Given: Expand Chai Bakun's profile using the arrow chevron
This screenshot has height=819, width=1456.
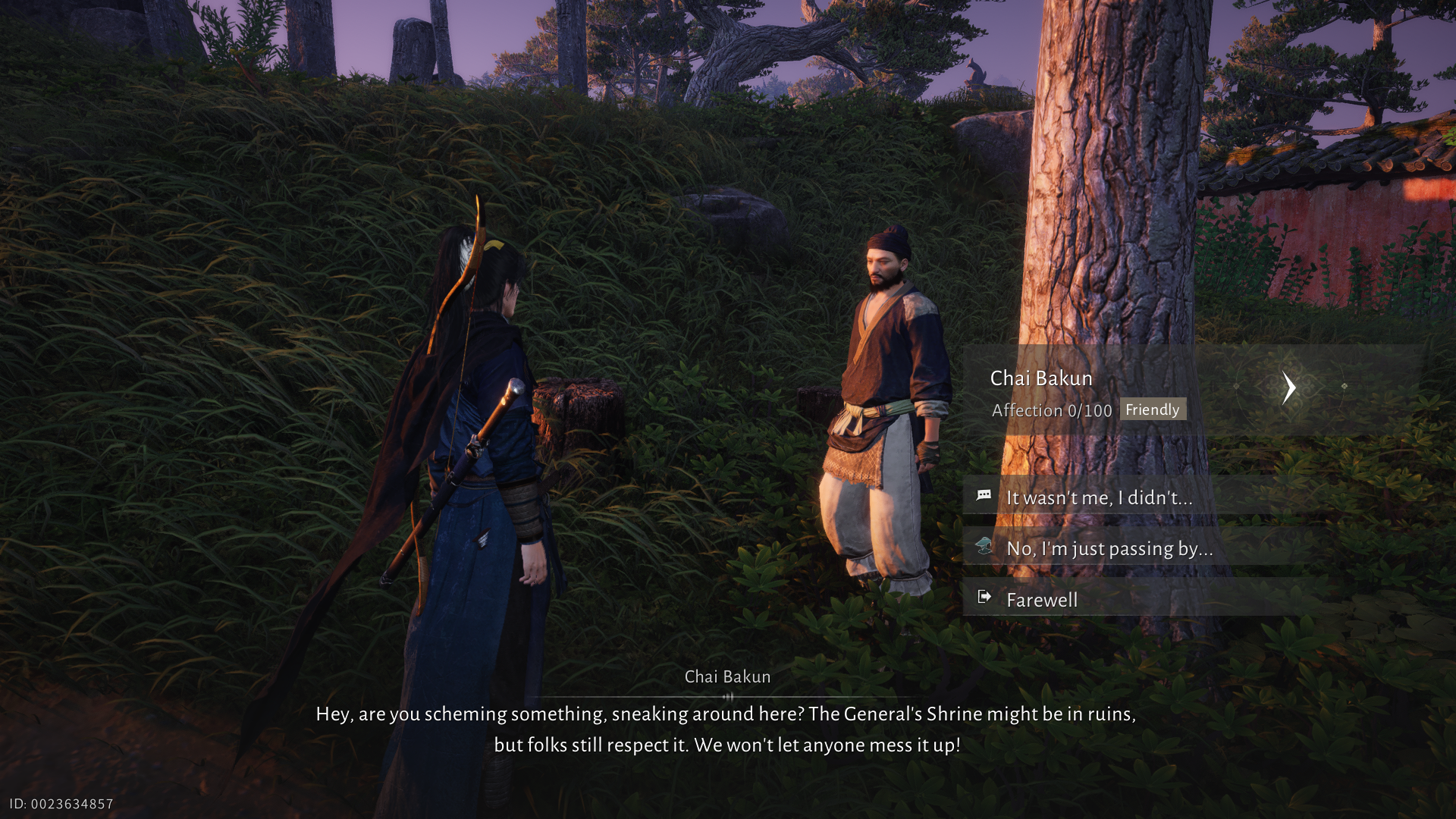Looking at the screenshot, I should [x=1289, y=387].
